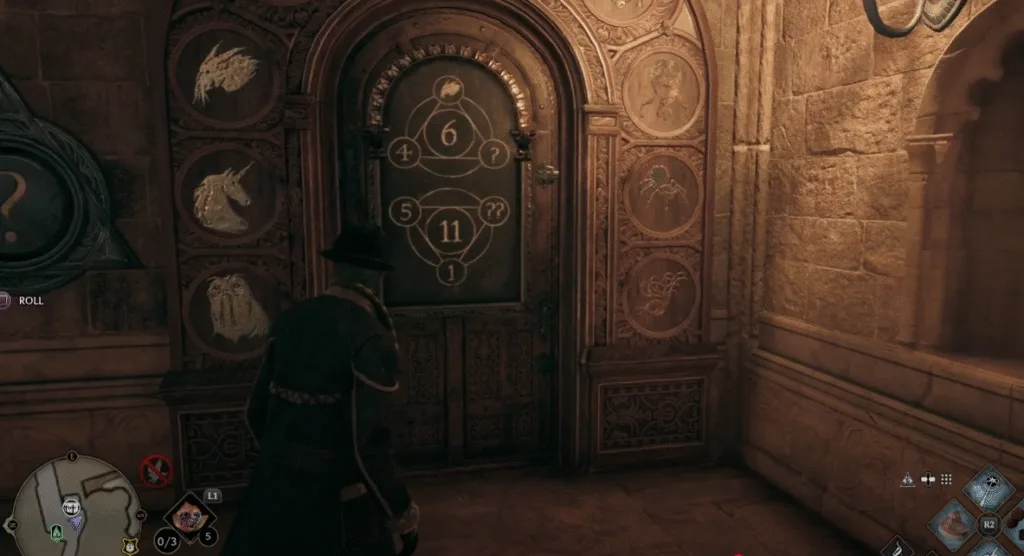Cast the glowing wand spell slot
Viewport: 1024px width, 556px height.
pos(989,486)
